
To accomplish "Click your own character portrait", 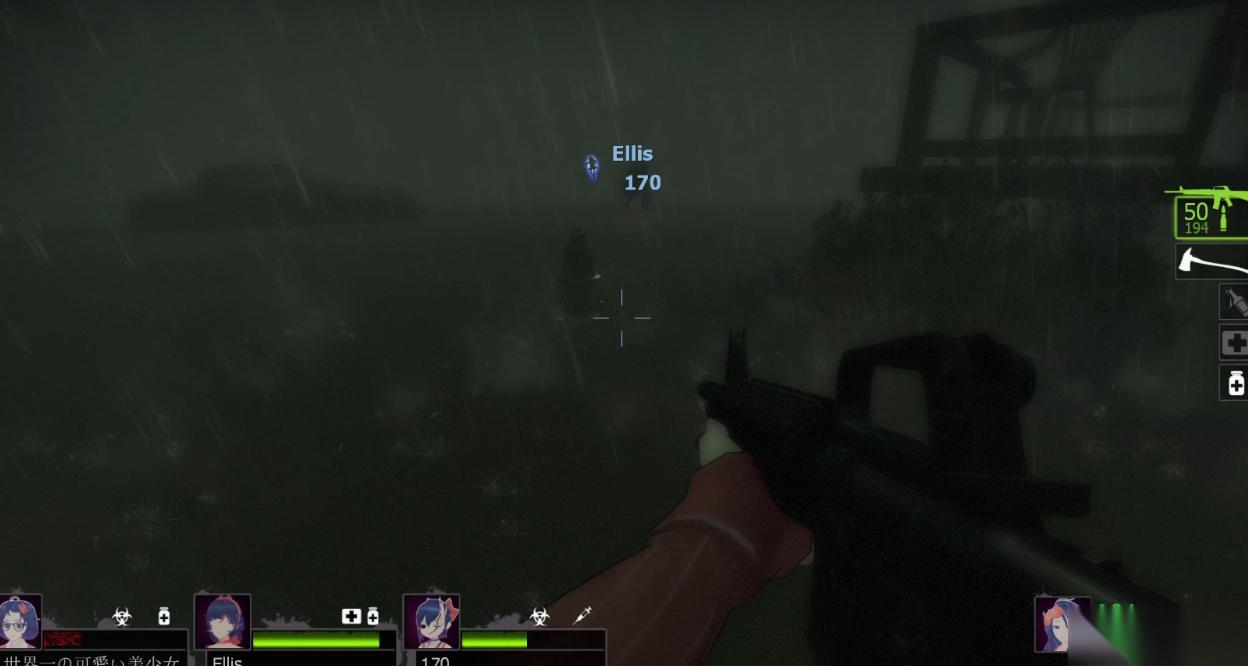I will coord(1061,625).
